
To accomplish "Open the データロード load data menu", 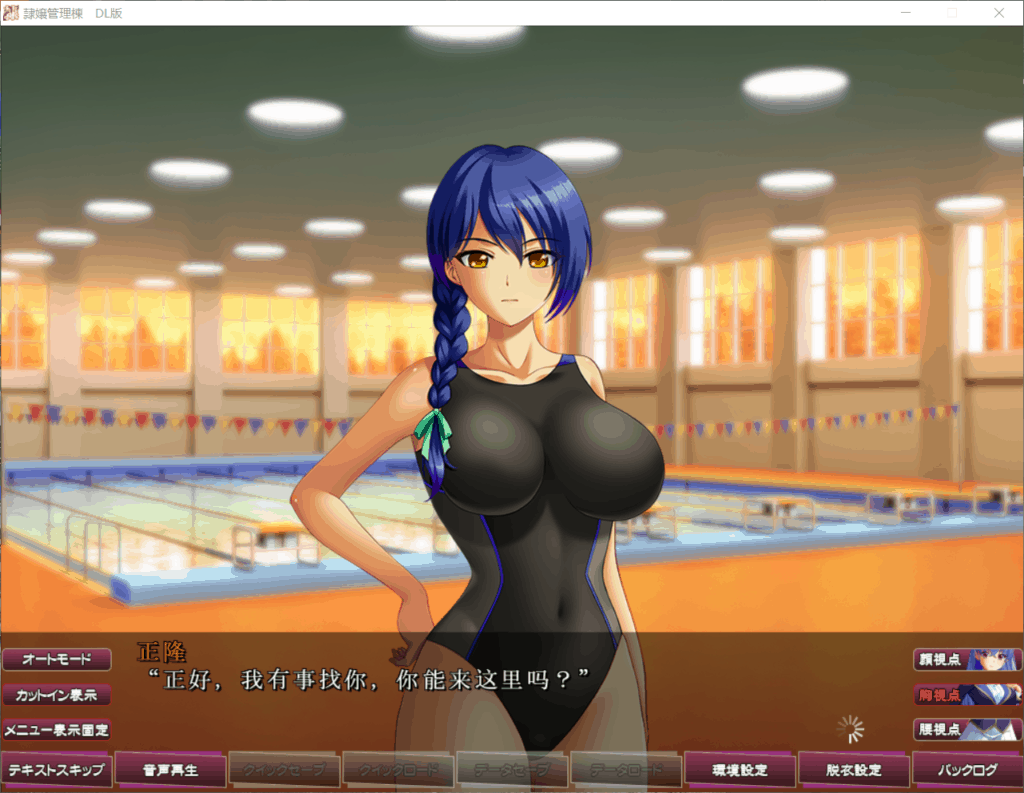I will [x=626, y=770].
